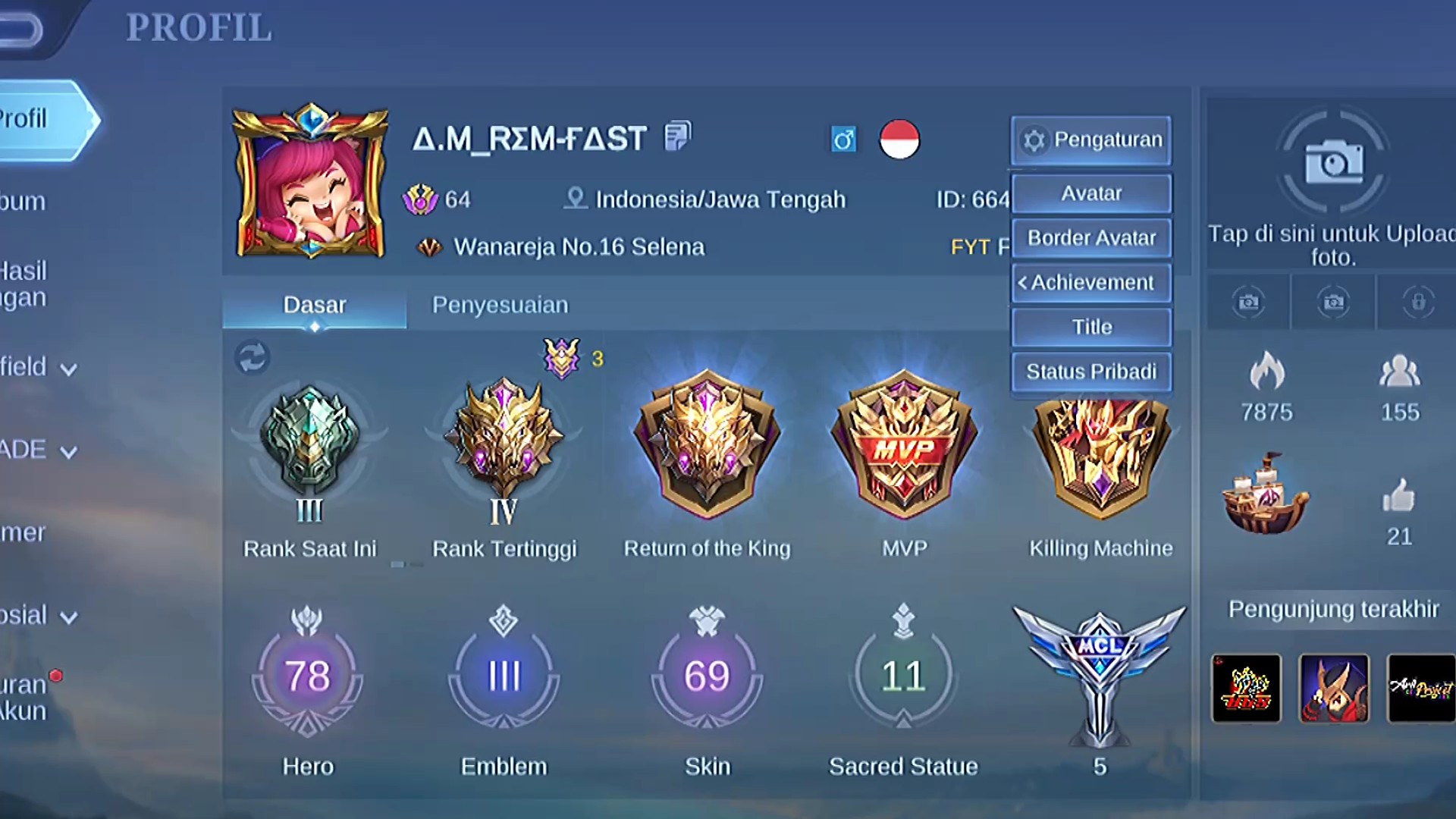
Task: Open the Emblem level circle
Action: 504,676
